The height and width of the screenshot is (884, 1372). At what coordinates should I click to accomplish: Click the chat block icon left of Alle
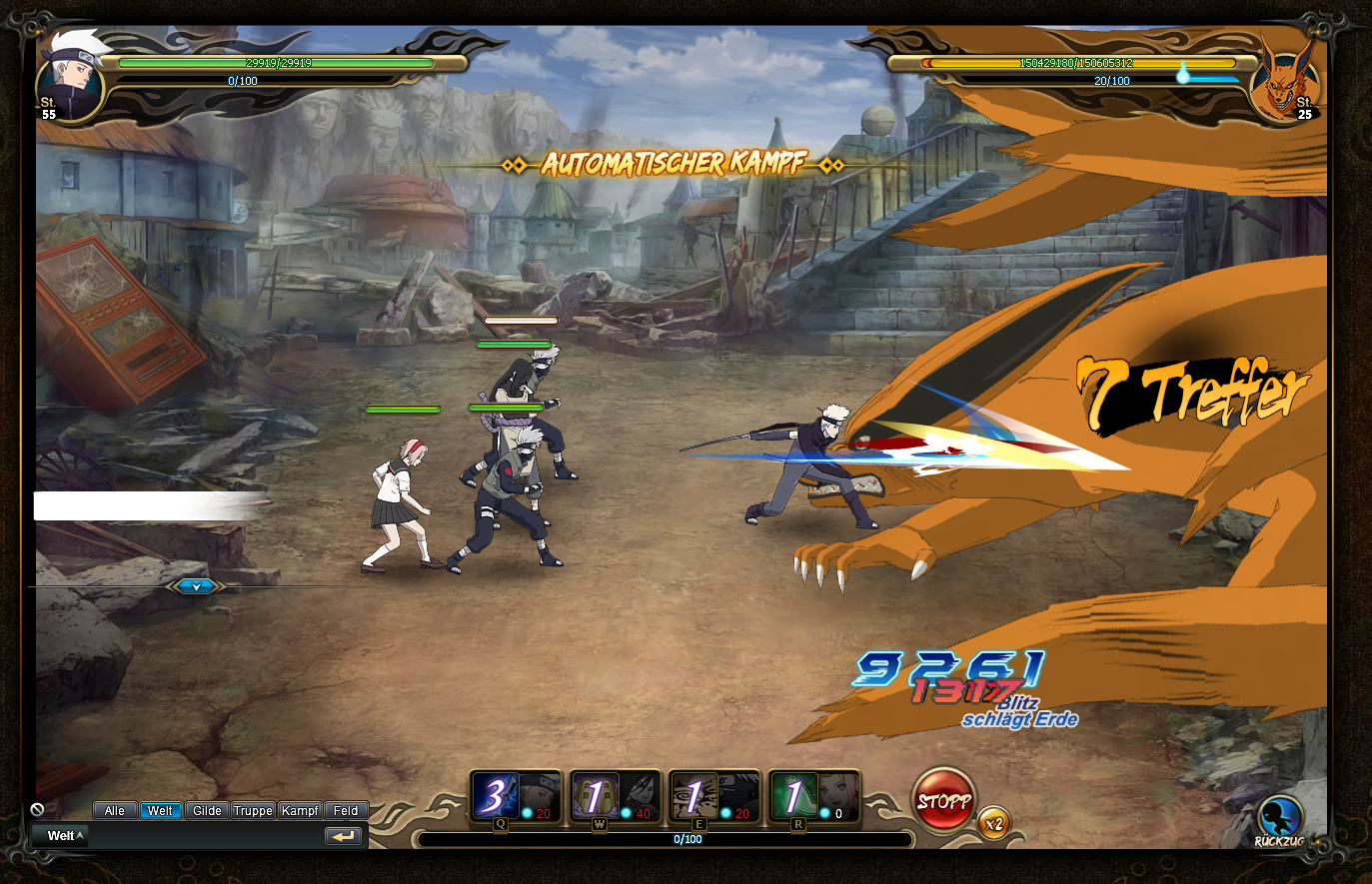[38, 810]
